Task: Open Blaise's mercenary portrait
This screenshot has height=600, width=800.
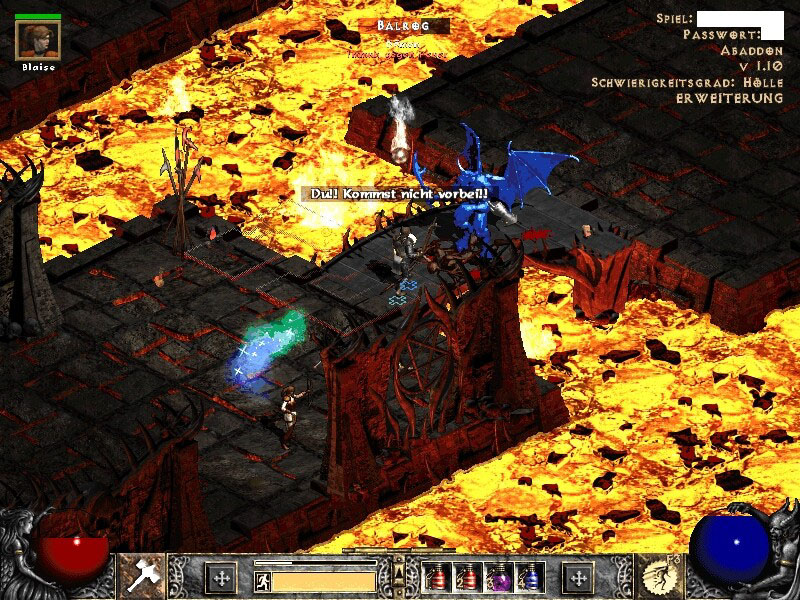Action: click(x=38, y=39)
